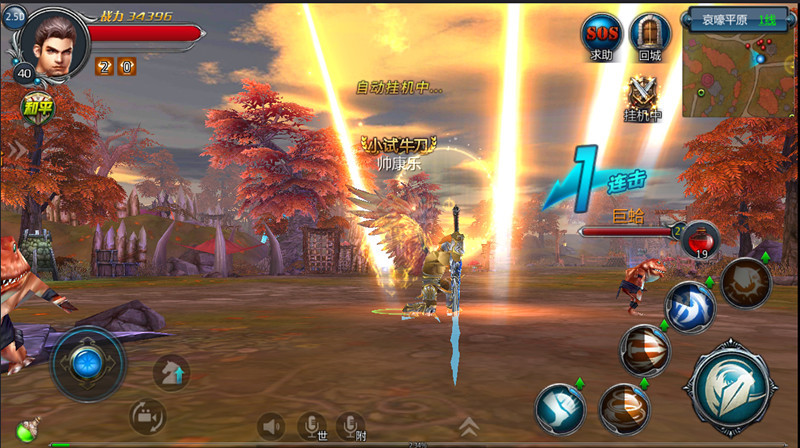The width and height of the screenshot is (800, 448).
Task: Cast the teal kicking boot skill
Action: pos(560,408)
